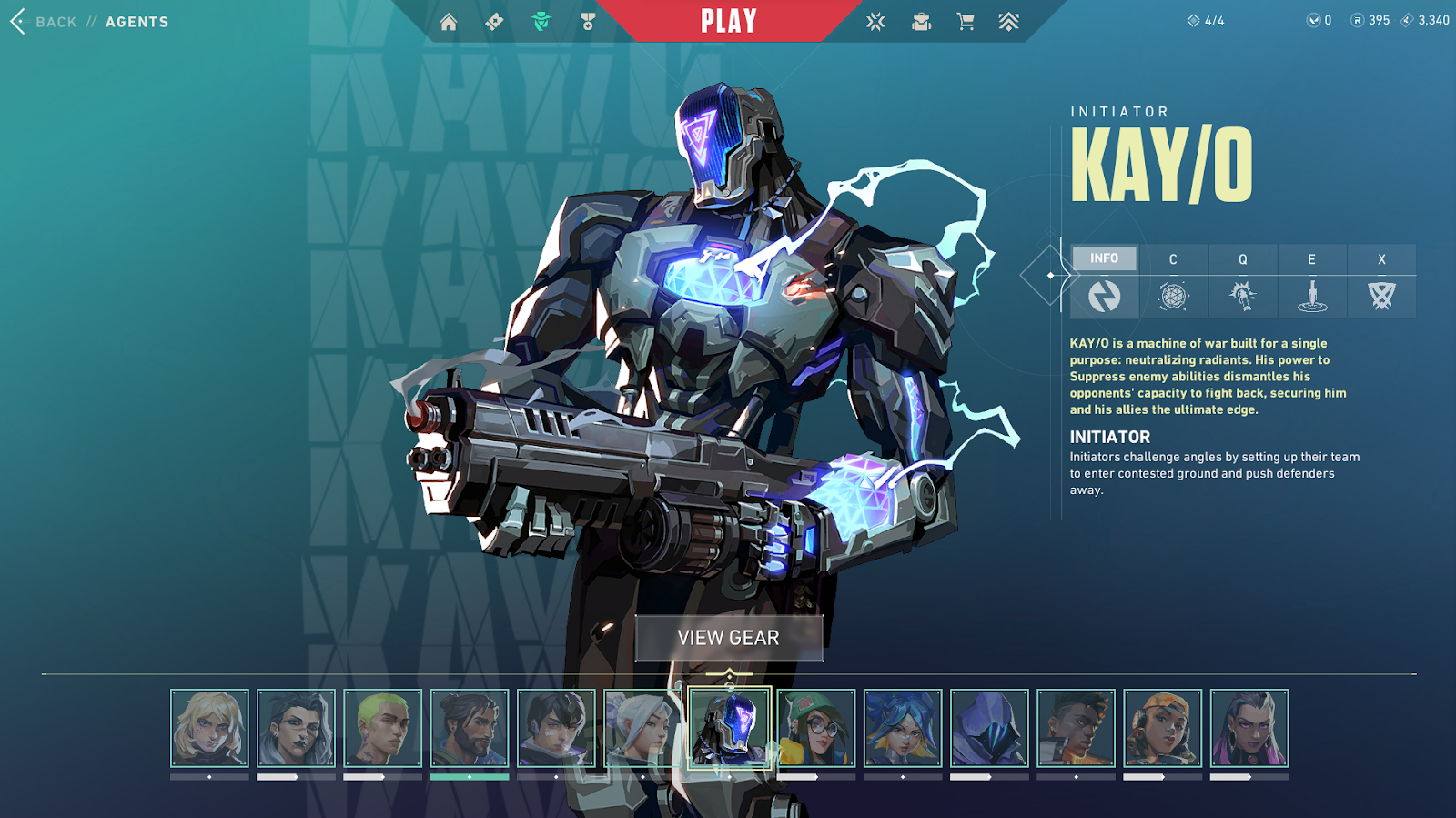
Task: Pick the Raze agent portrait
Action: point(1162,728)
